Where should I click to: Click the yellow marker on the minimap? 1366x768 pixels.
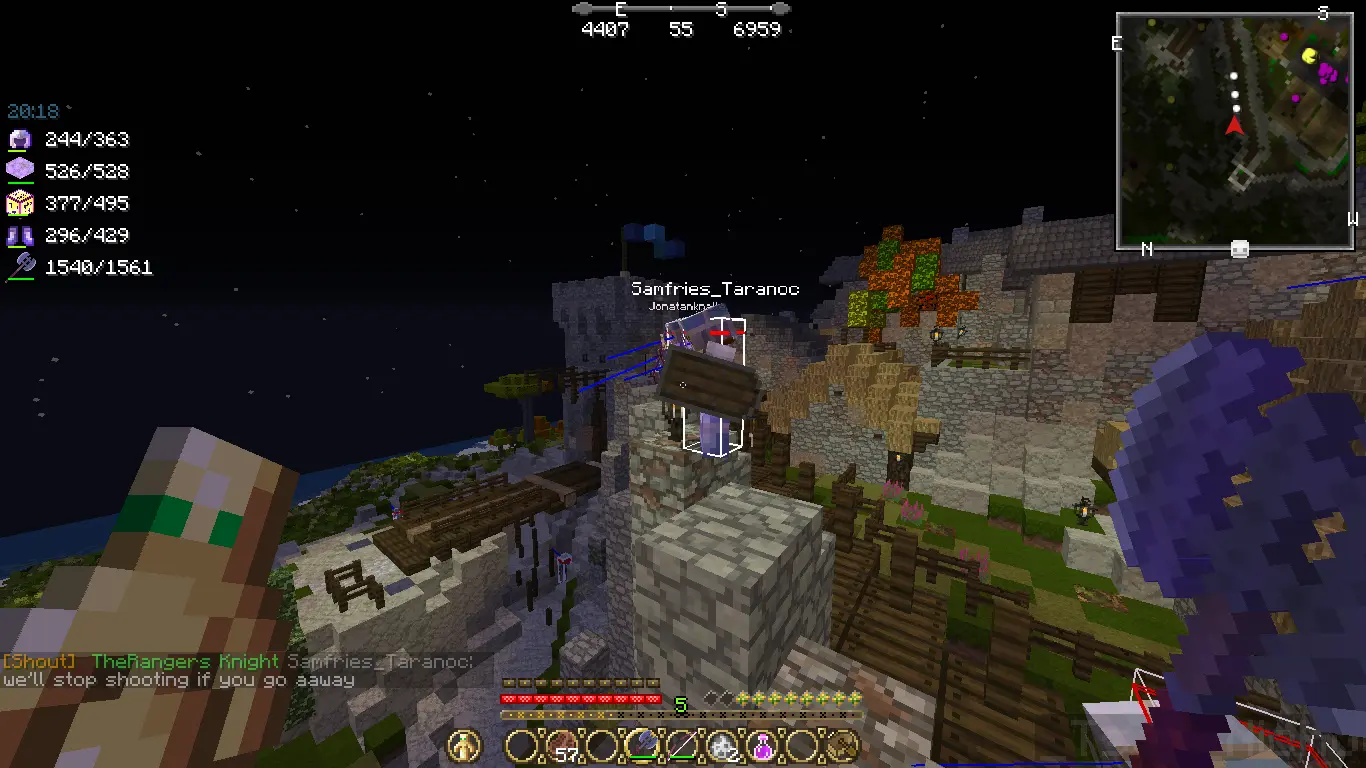point(1310,57)
